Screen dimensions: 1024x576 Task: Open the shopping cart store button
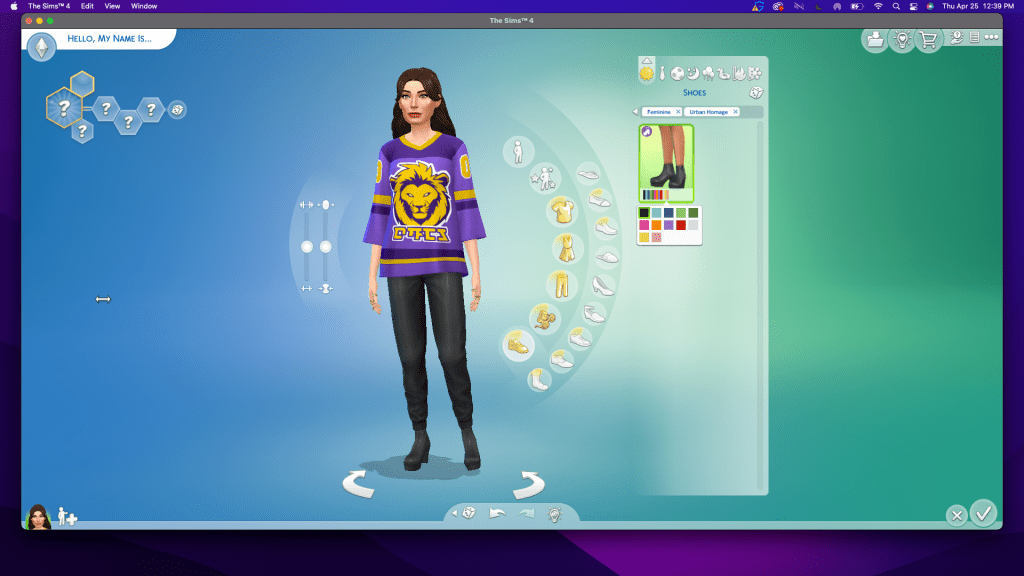tap(930, 40)
